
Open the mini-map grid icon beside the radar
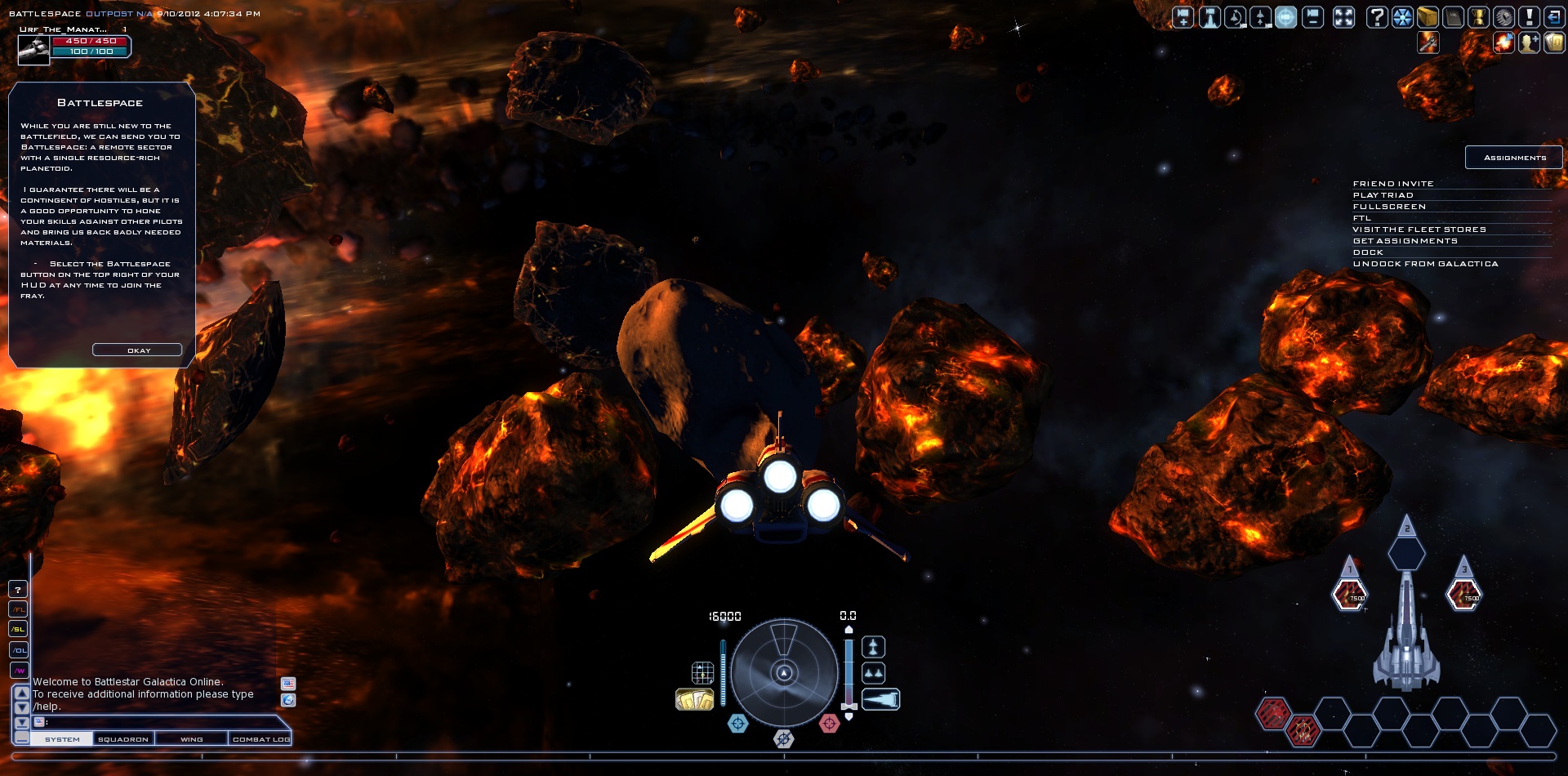(x=701, y=673)
